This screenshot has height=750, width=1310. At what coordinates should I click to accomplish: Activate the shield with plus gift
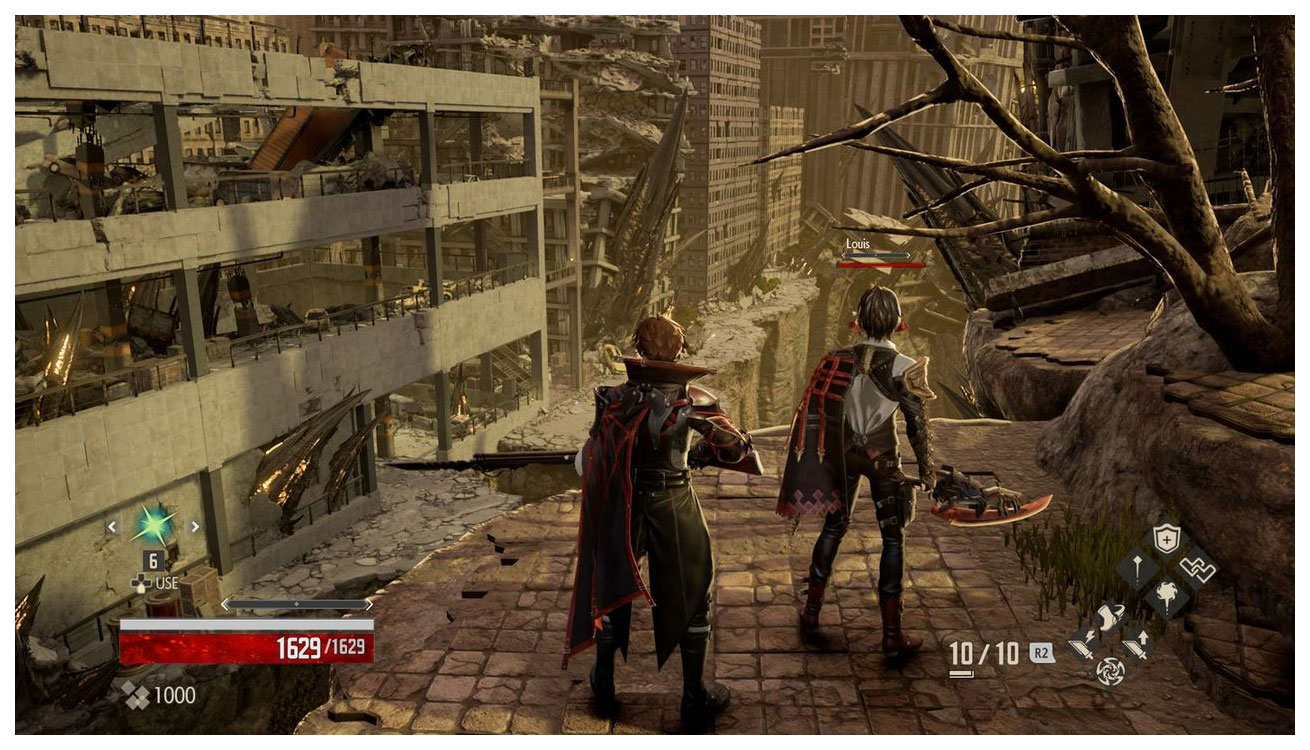[x=1166, y=541]
